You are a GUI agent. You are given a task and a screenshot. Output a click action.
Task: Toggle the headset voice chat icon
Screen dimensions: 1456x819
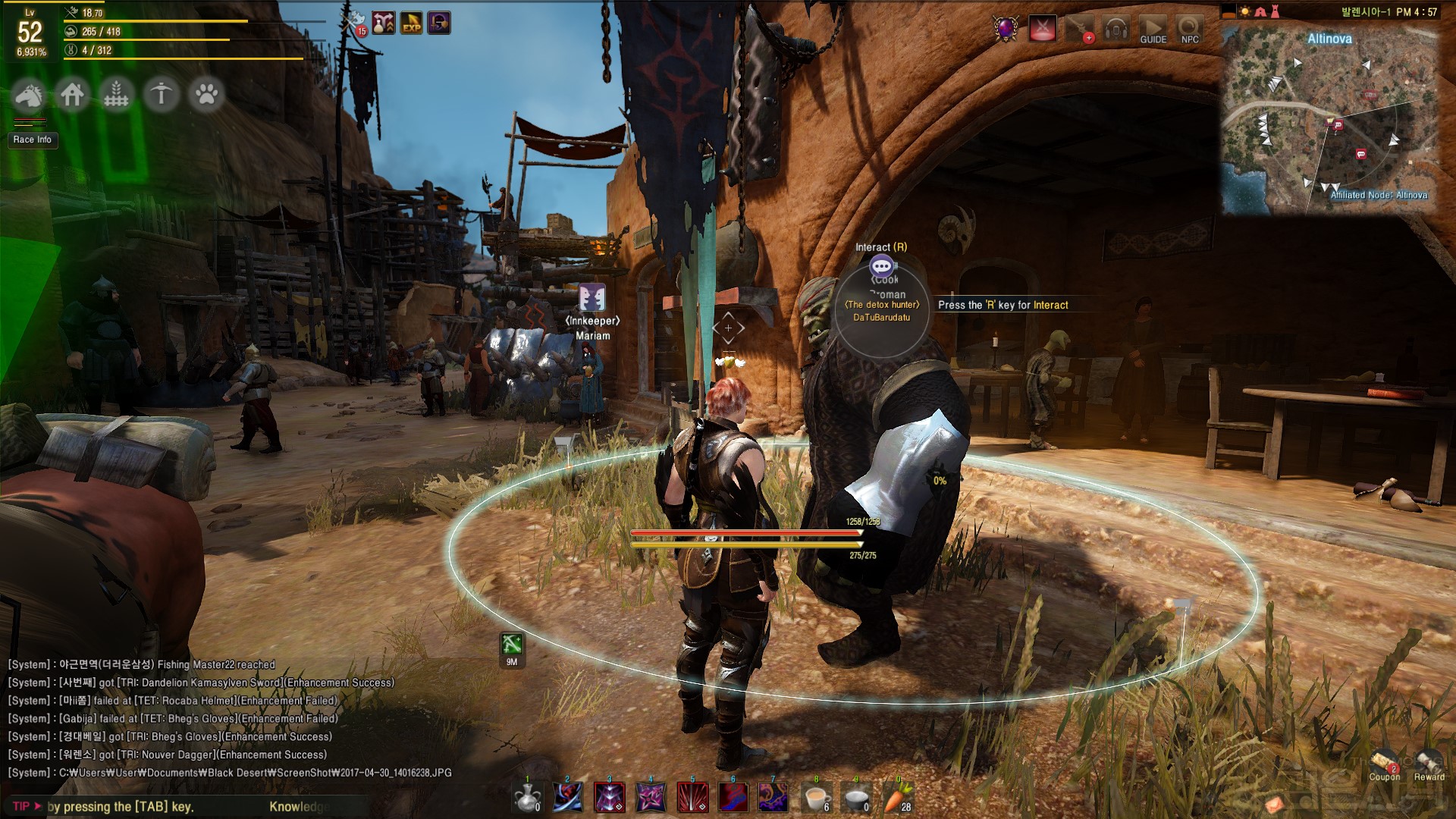(x=1116, y=29)
